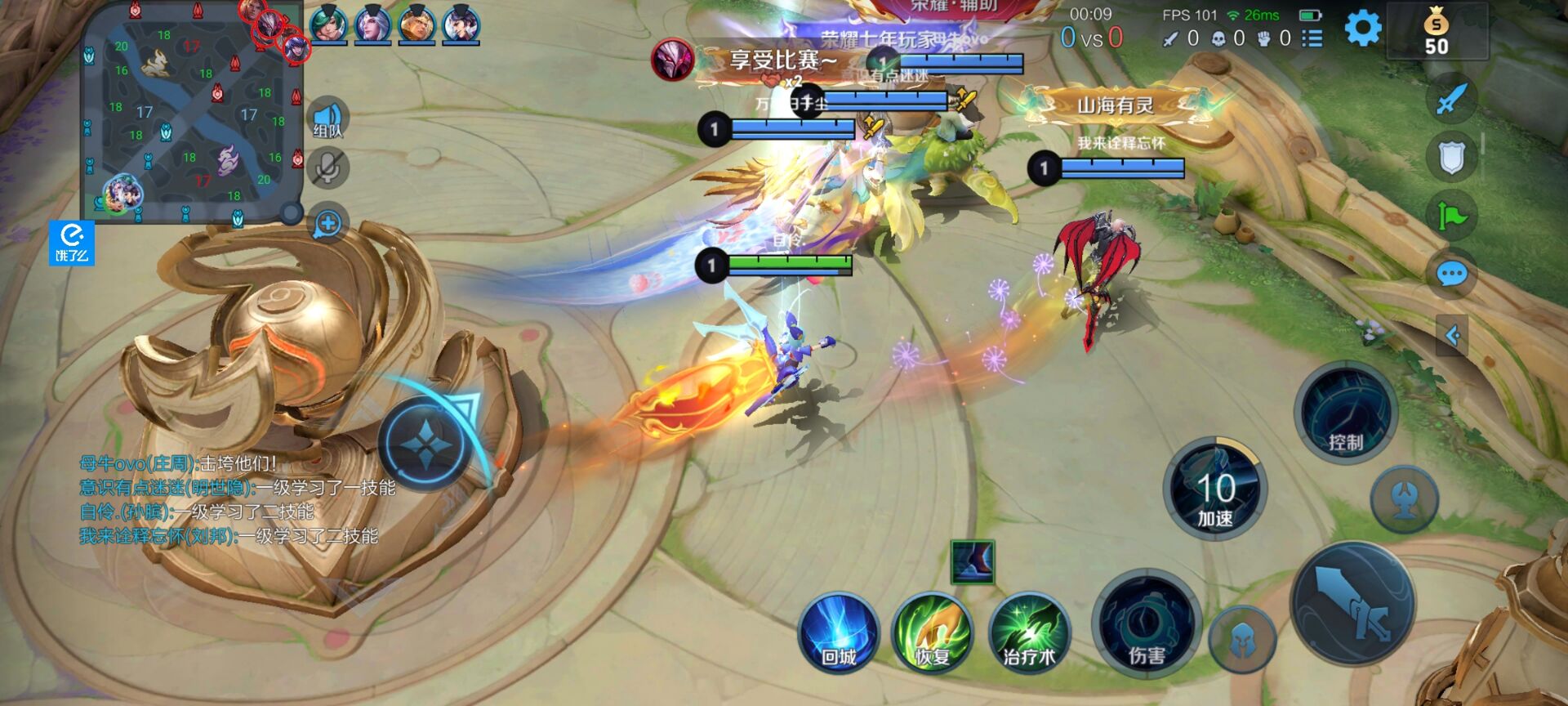1568x706 pixels.
Task: Activate the 恢复 restore ability
Action: click(x=933, y=634)
